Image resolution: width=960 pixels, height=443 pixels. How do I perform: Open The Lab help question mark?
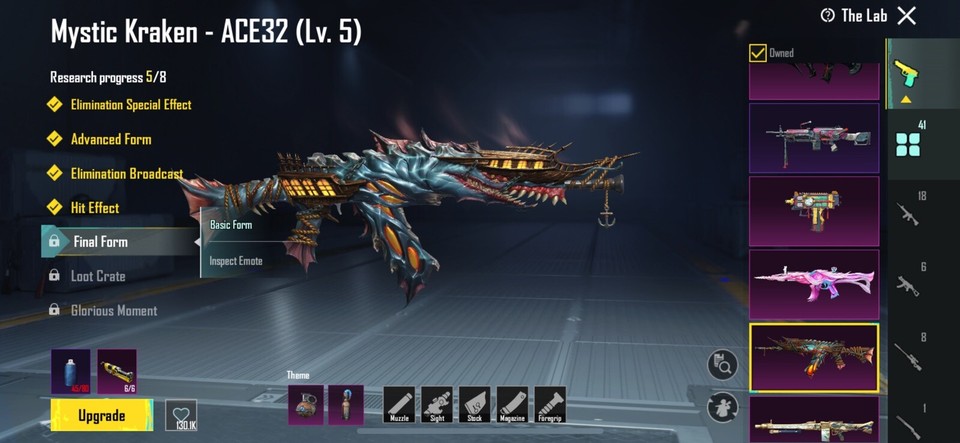[827, 15]
